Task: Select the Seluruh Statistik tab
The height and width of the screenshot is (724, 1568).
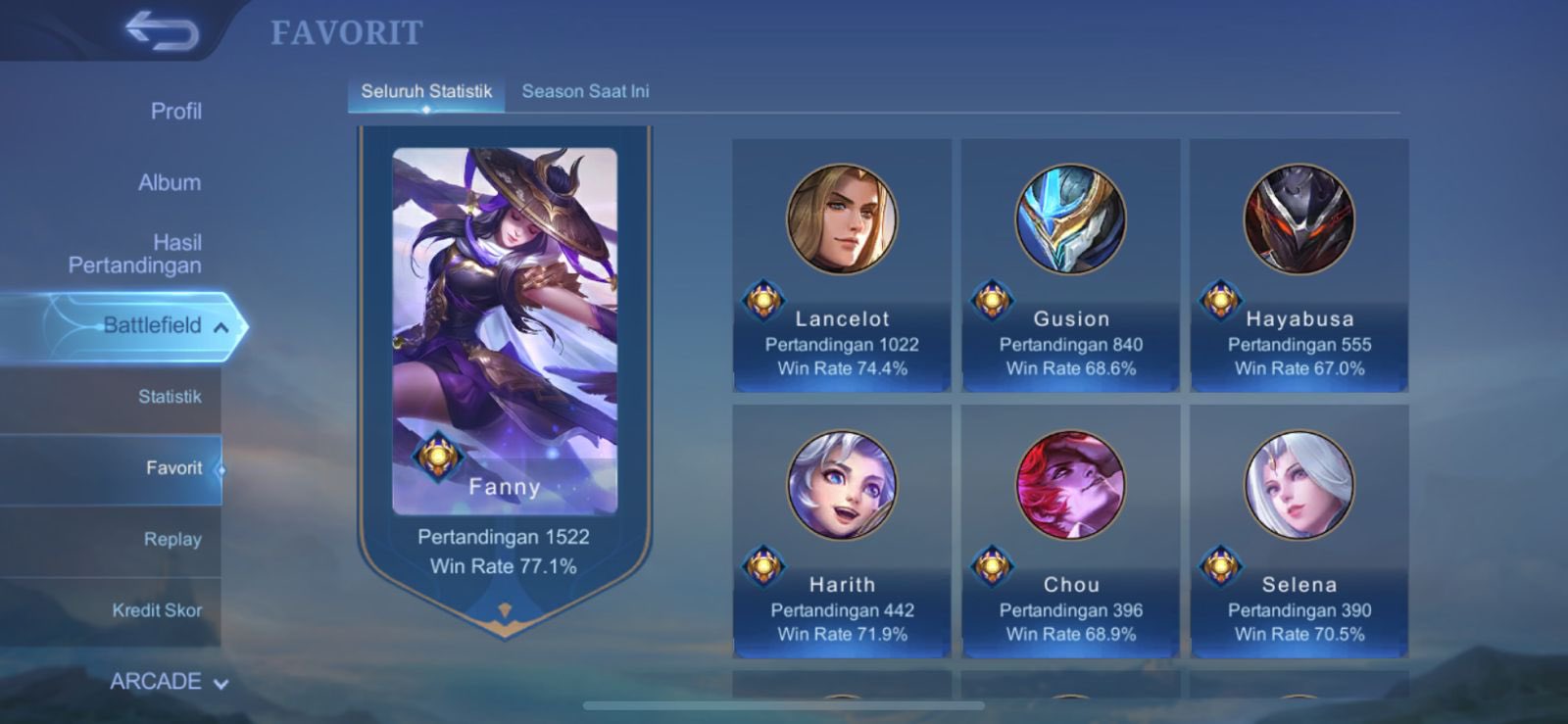Action: (x=425, y=91)
